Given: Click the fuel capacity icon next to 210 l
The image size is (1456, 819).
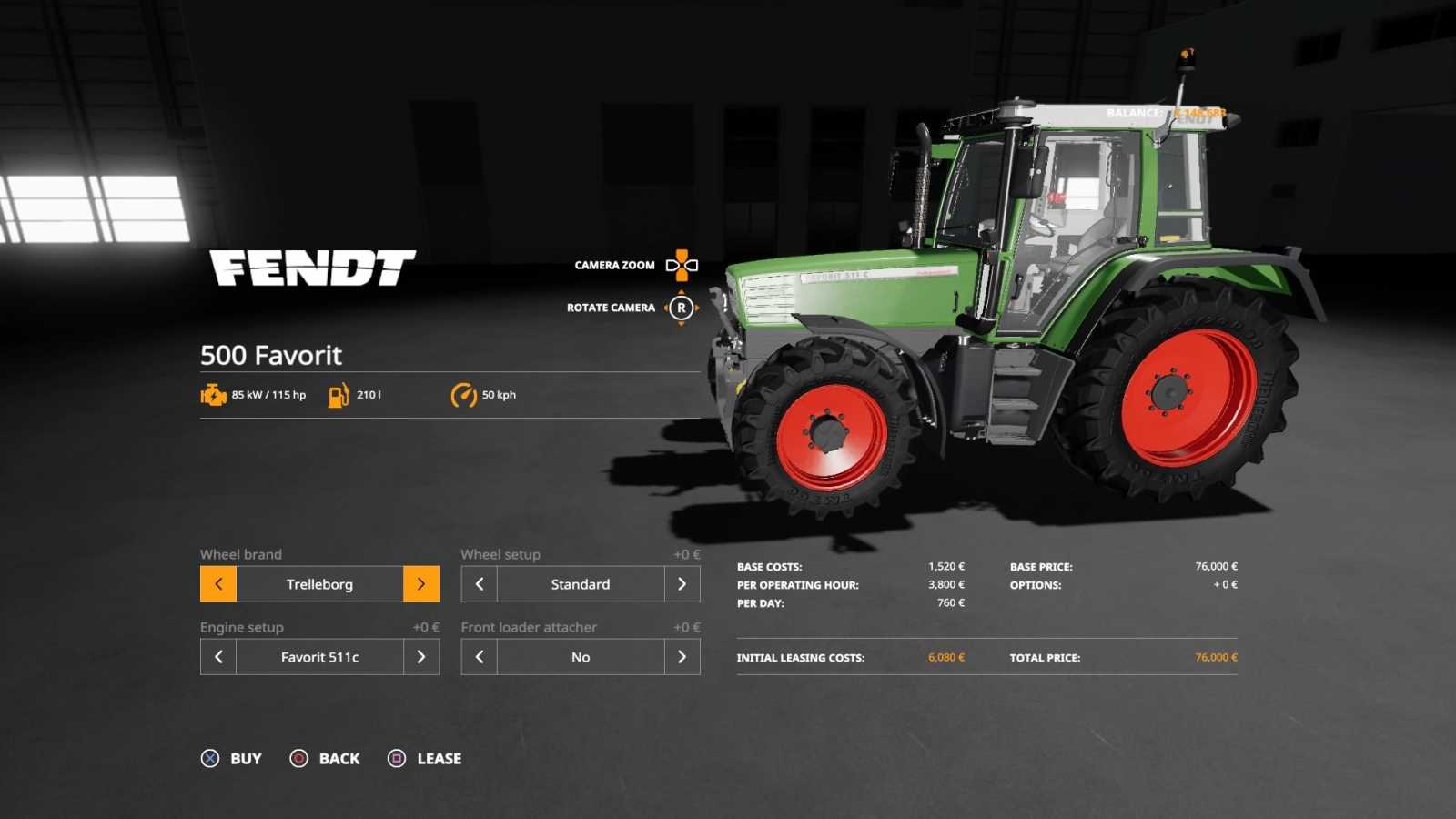Looking at the screenshot, I should tap(339, 394).
